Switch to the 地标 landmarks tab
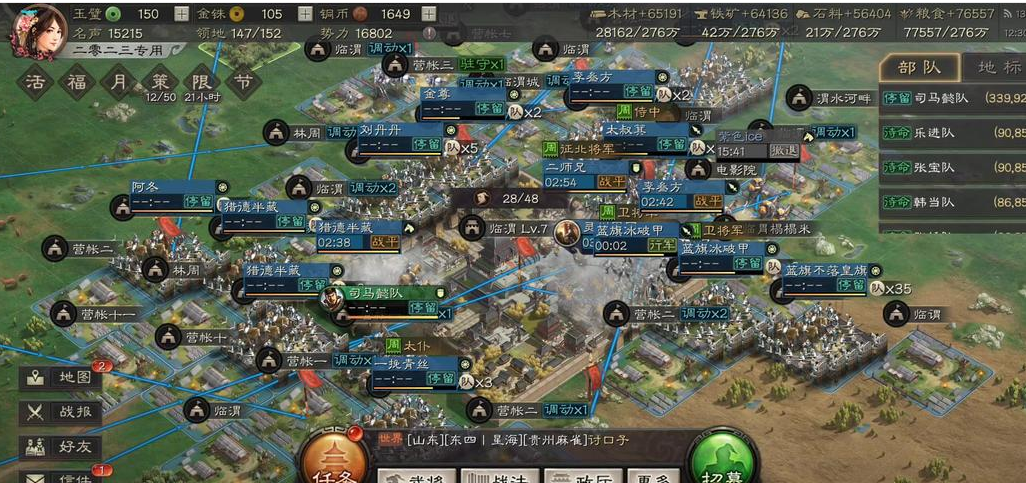Screen dimensions: 1026x483 (x=998, y=68)
